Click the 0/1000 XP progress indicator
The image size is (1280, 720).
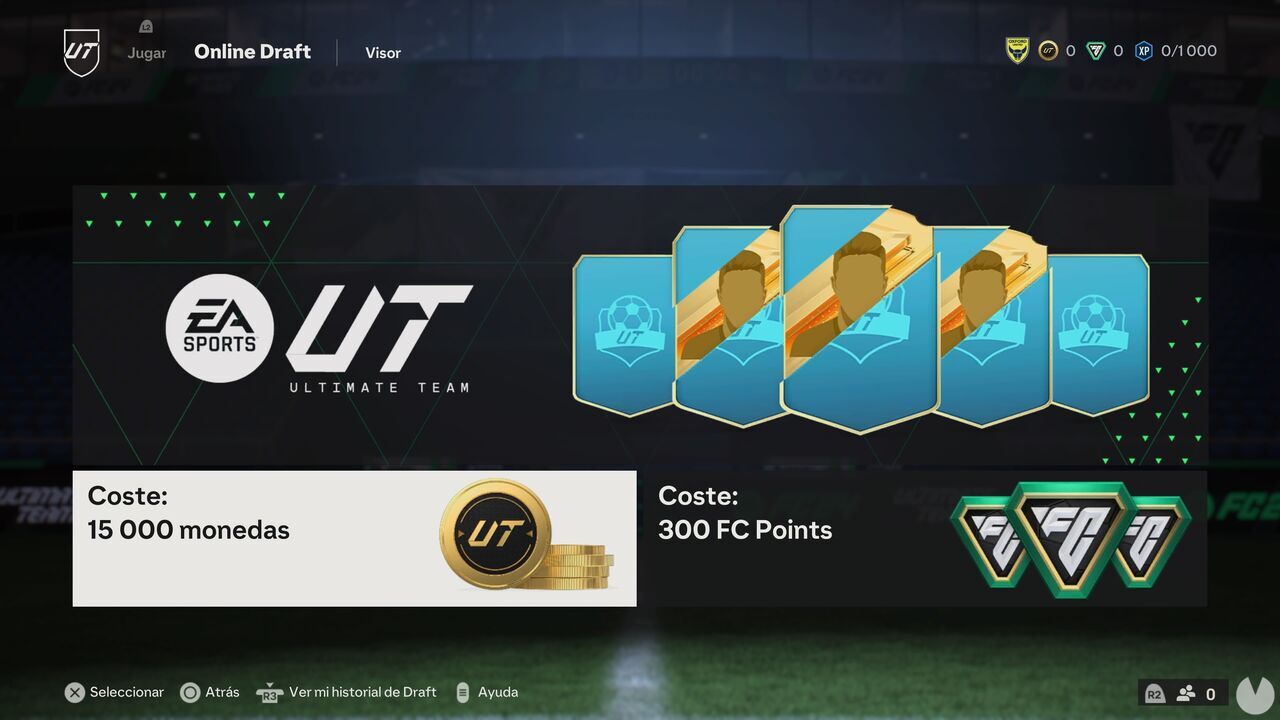[1188, 50]
